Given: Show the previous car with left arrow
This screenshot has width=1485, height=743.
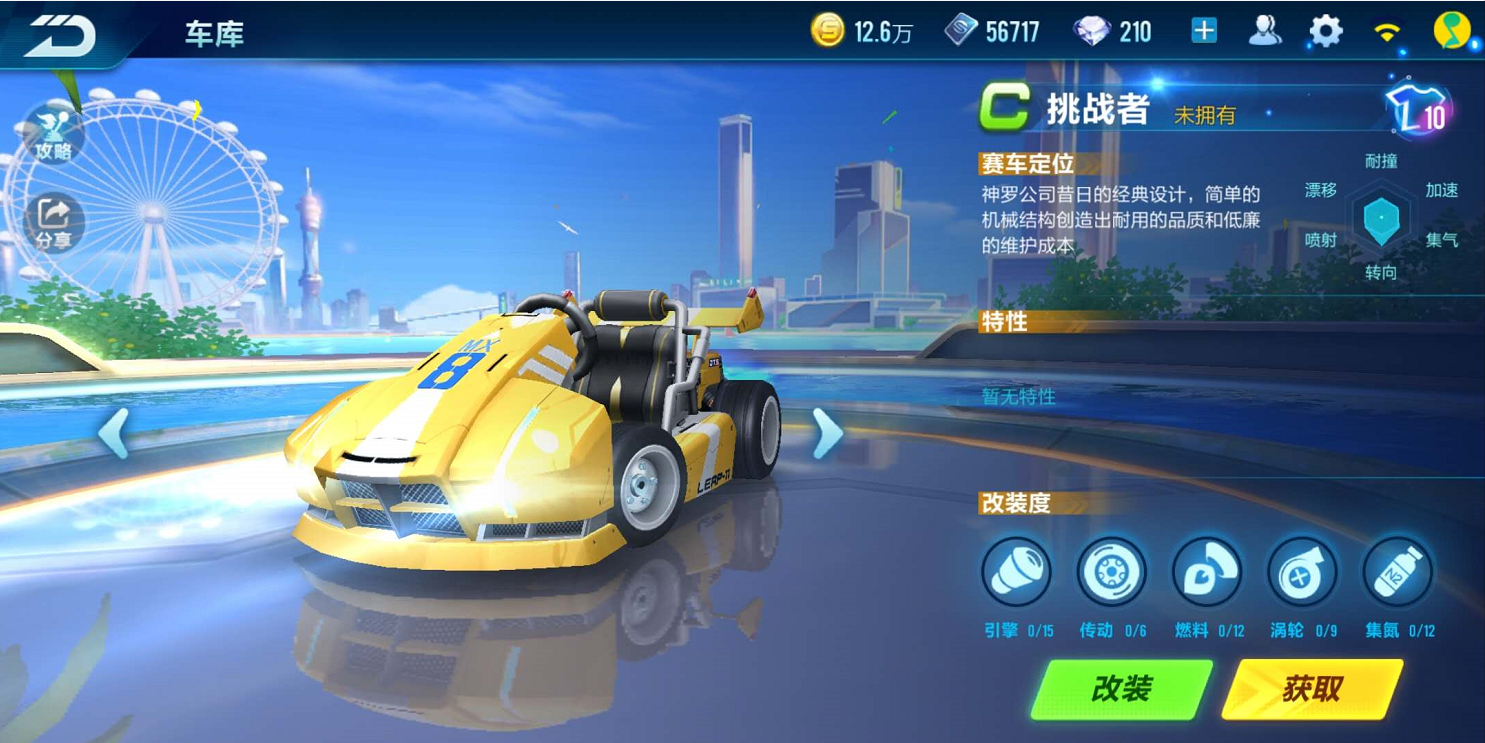Looking at the screenshot, I should [x=113, y=434].
